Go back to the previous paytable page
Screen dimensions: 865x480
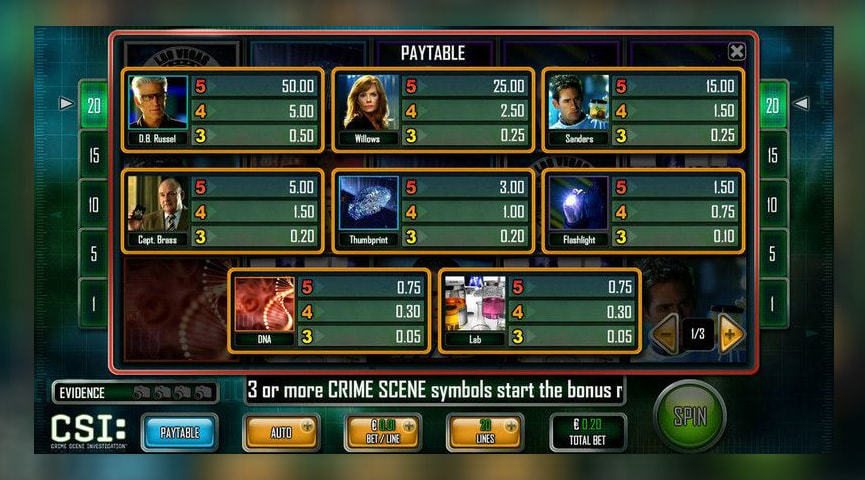666,334
